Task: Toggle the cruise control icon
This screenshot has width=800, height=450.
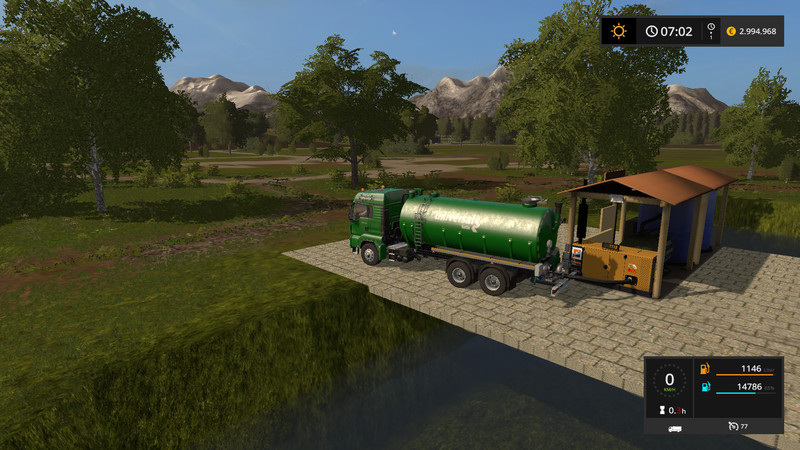Action: tap(734, 427)
